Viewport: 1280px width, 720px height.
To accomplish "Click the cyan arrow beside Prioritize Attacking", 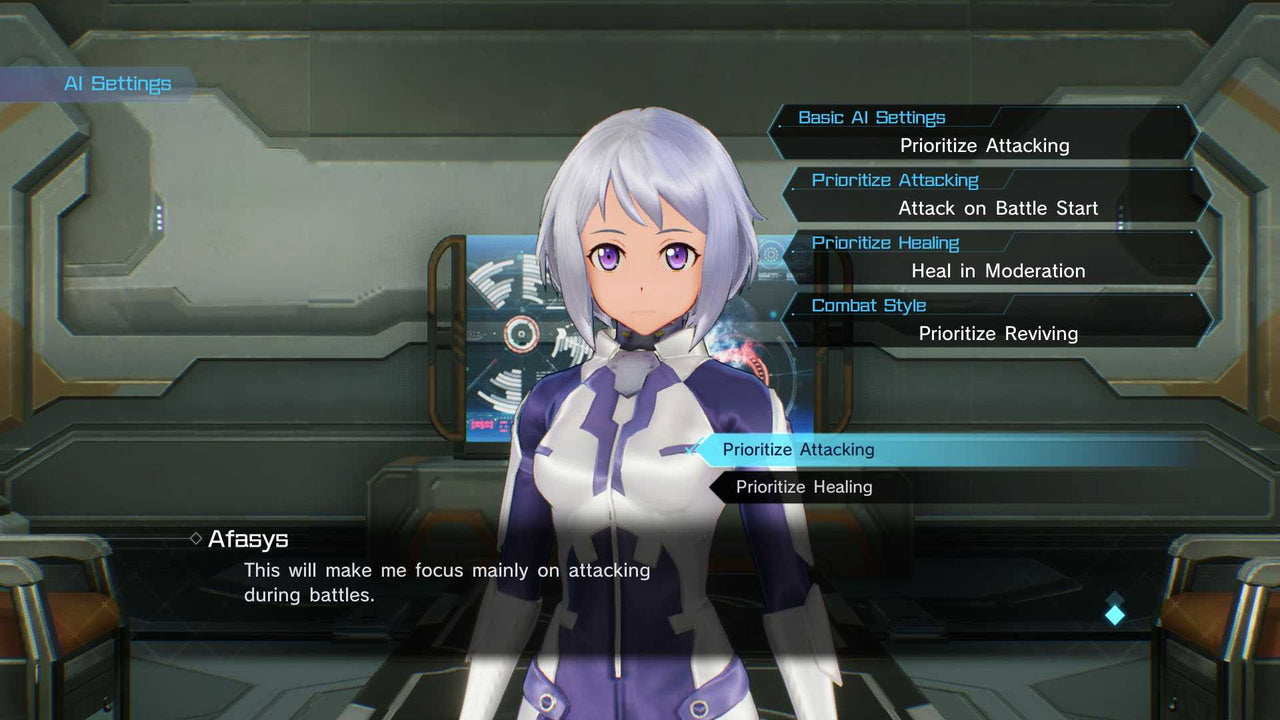I will tap(690, 451).
